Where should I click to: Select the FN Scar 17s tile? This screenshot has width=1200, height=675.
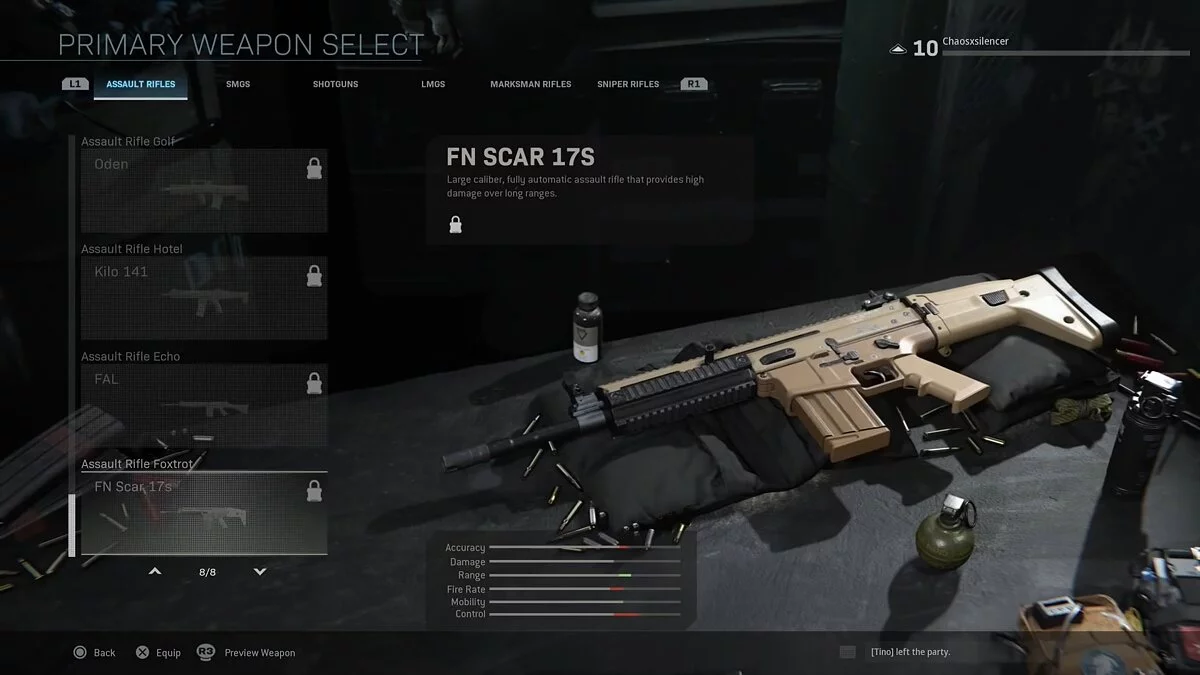click(x=204, y=513)
